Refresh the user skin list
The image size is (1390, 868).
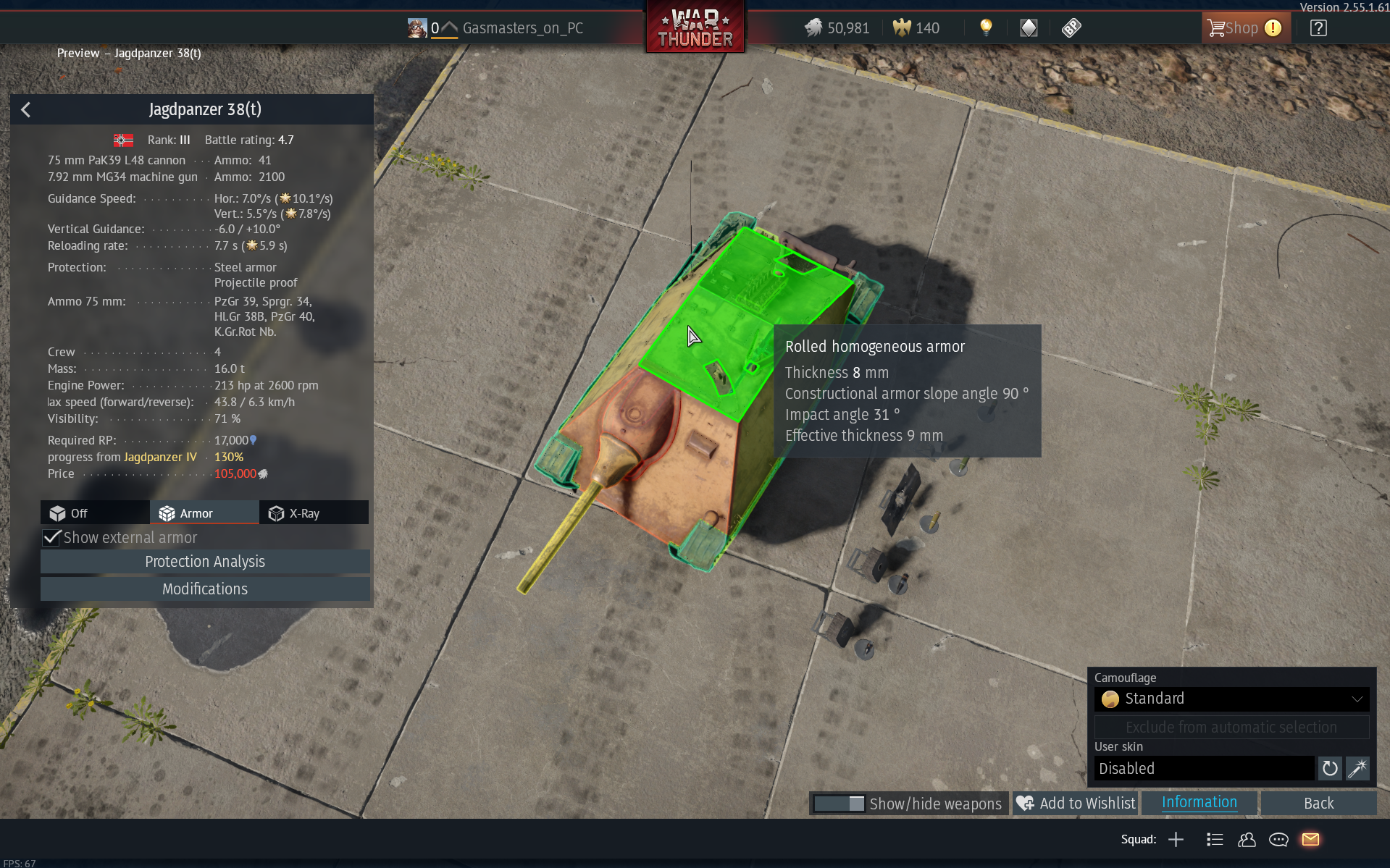coord(1329,768)
